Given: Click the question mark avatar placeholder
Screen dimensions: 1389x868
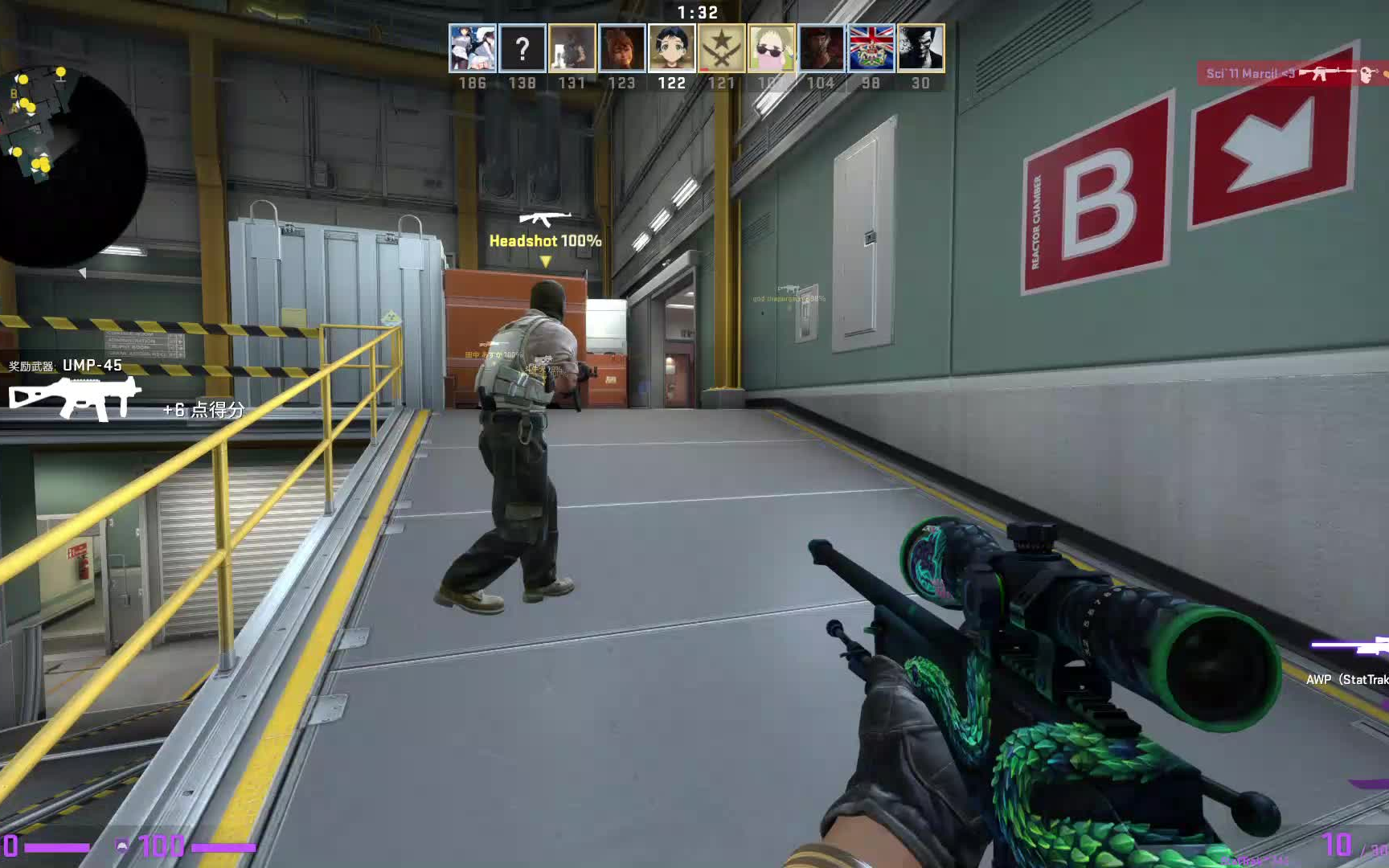Looking at the screenshot, I should [x=522, y=50].
